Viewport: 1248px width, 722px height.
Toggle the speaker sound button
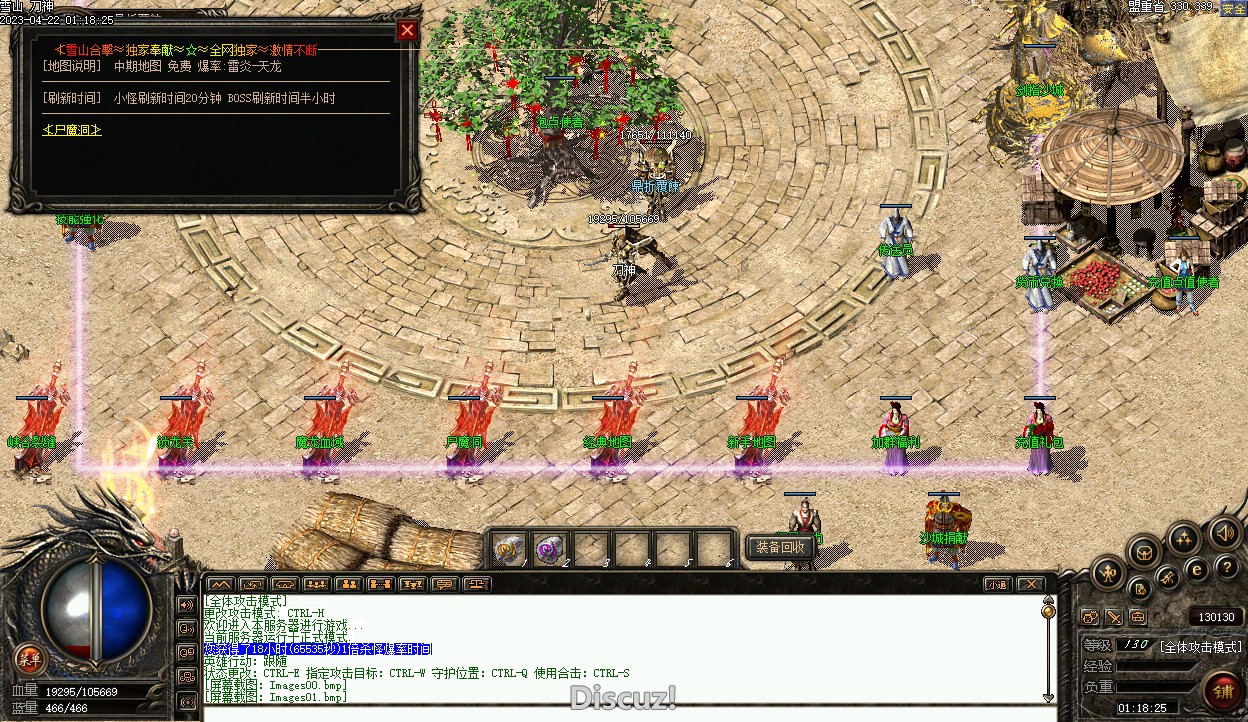pyautogui.click(x=1224, y=534)
